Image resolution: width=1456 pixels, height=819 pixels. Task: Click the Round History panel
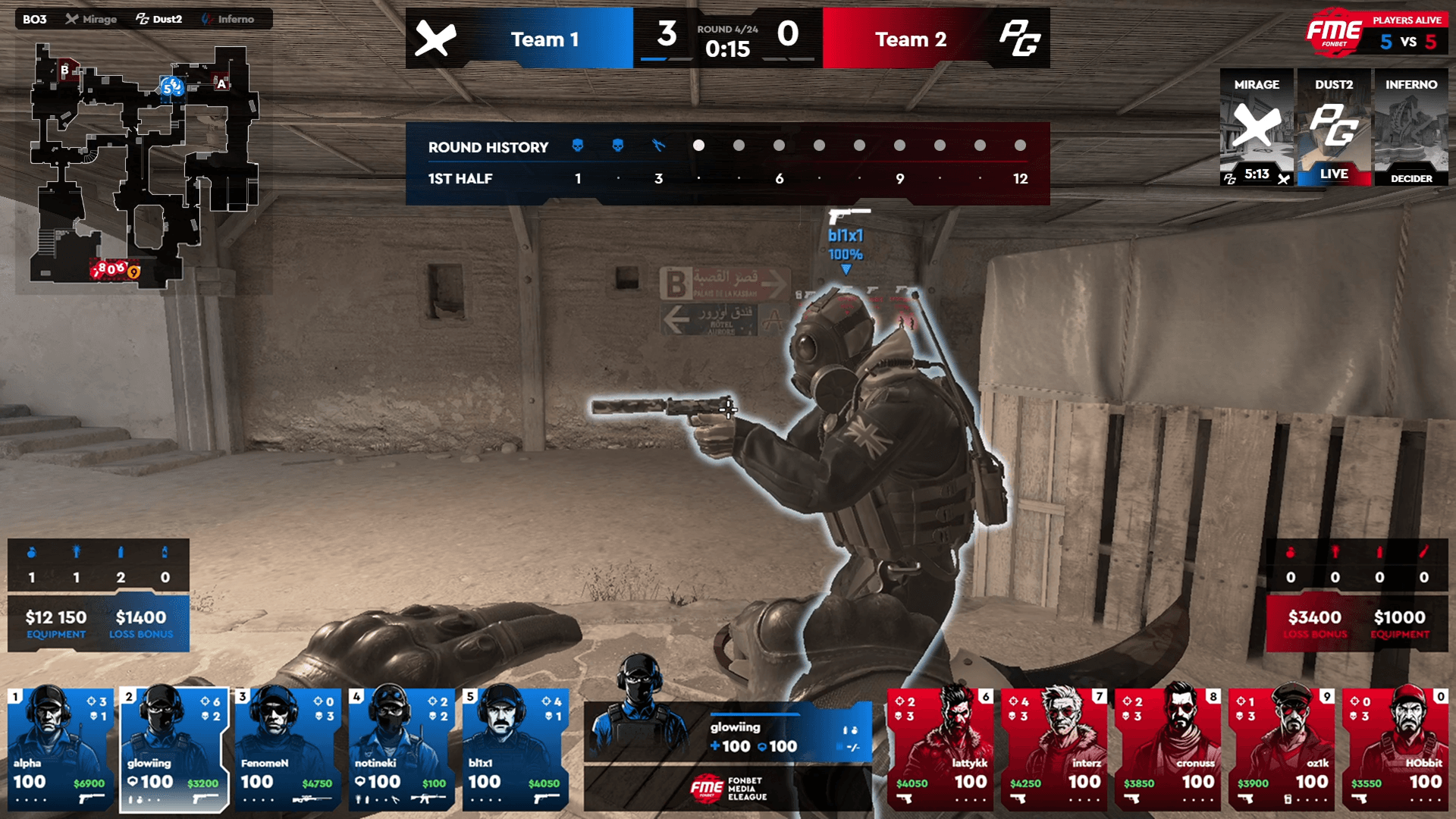(727, 163)
